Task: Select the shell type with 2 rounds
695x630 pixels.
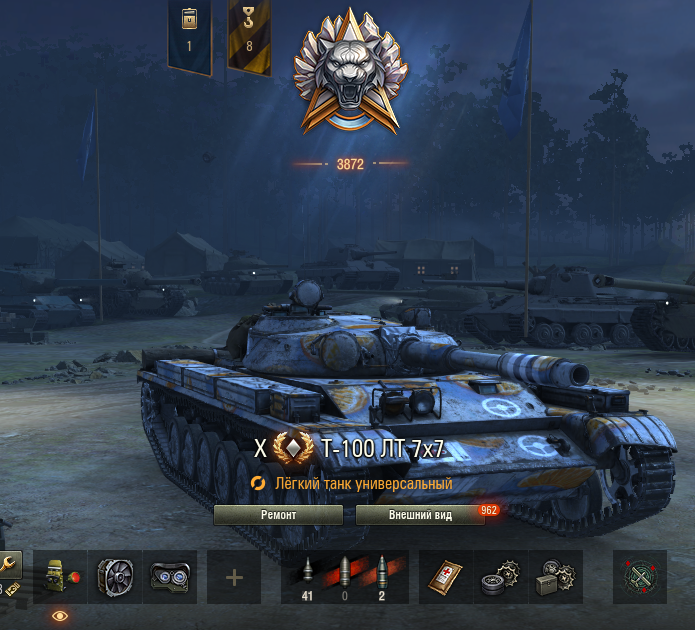Action: tap(384, 577)
